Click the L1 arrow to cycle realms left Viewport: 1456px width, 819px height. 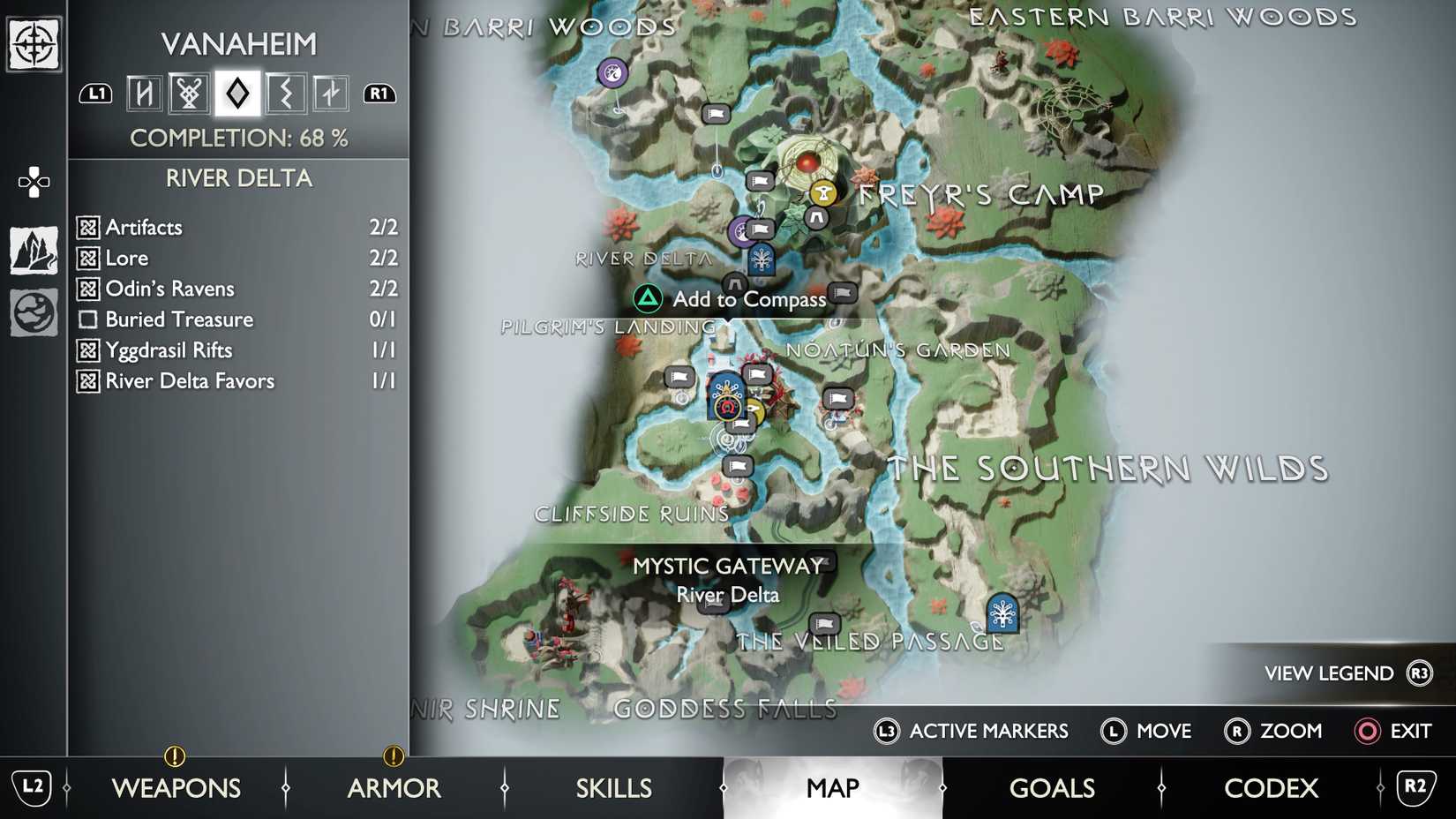[96, 93]
